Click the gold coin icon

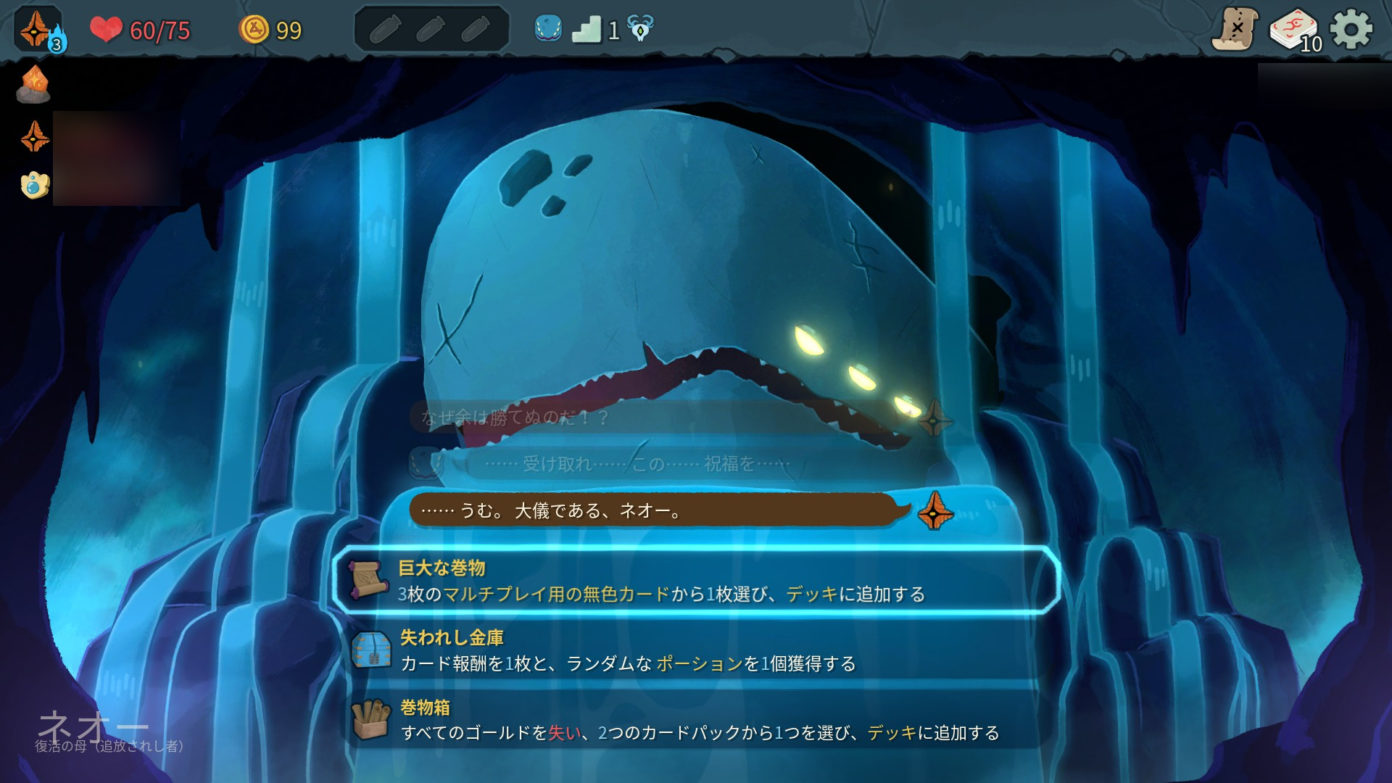click(254, 30)
